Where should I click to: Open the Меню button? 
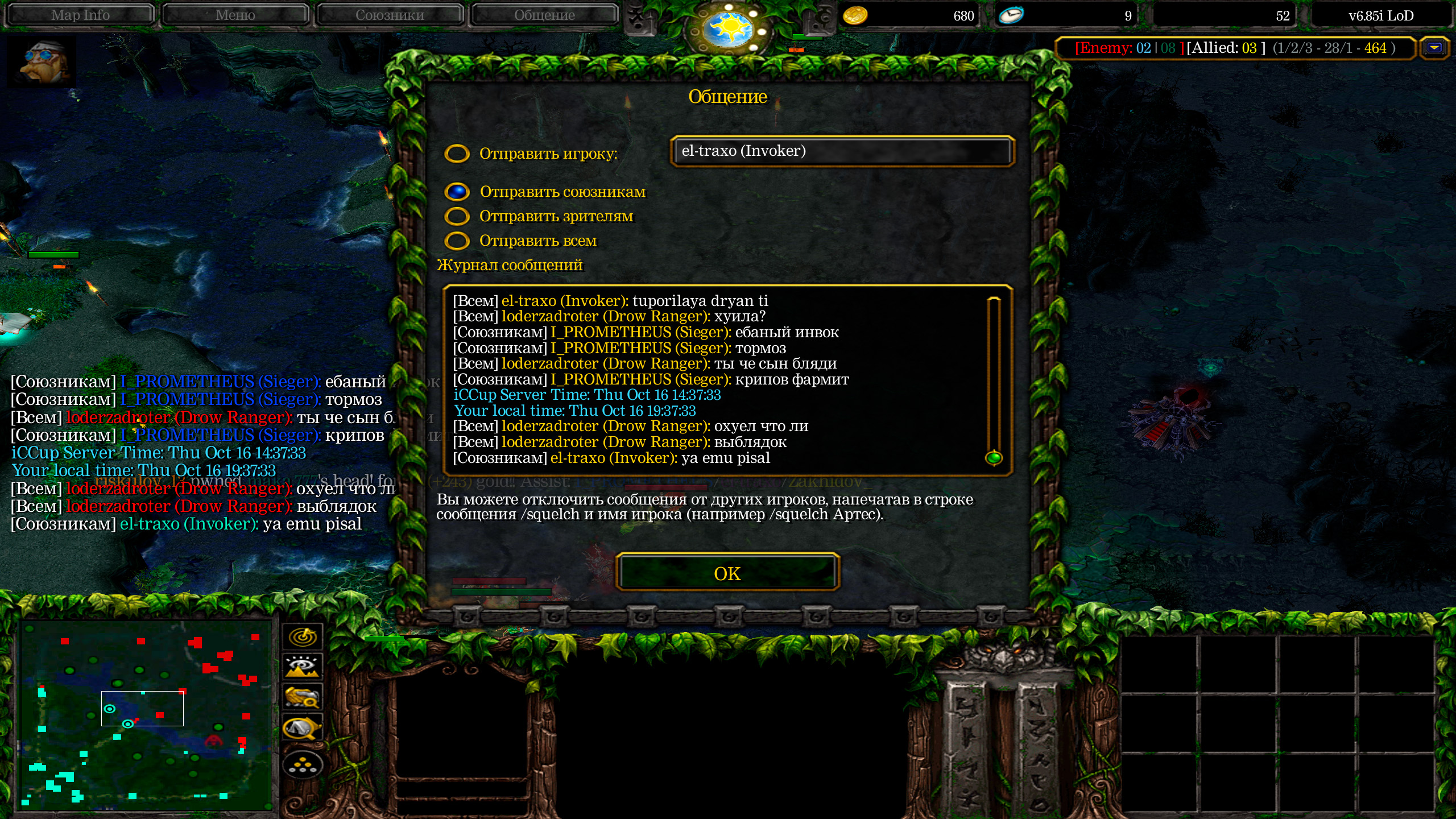point(235,15)
